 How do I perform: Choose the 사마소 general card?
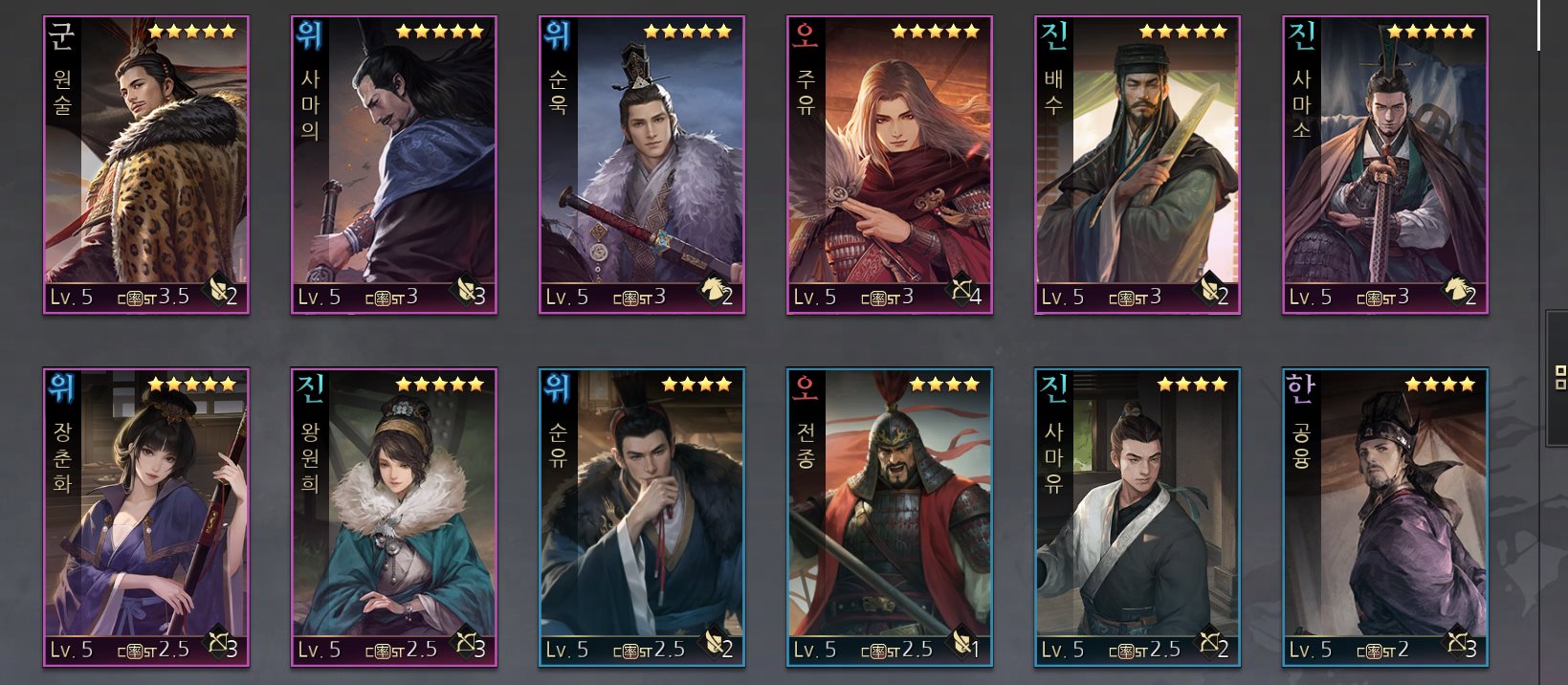tap(1384, 165)
